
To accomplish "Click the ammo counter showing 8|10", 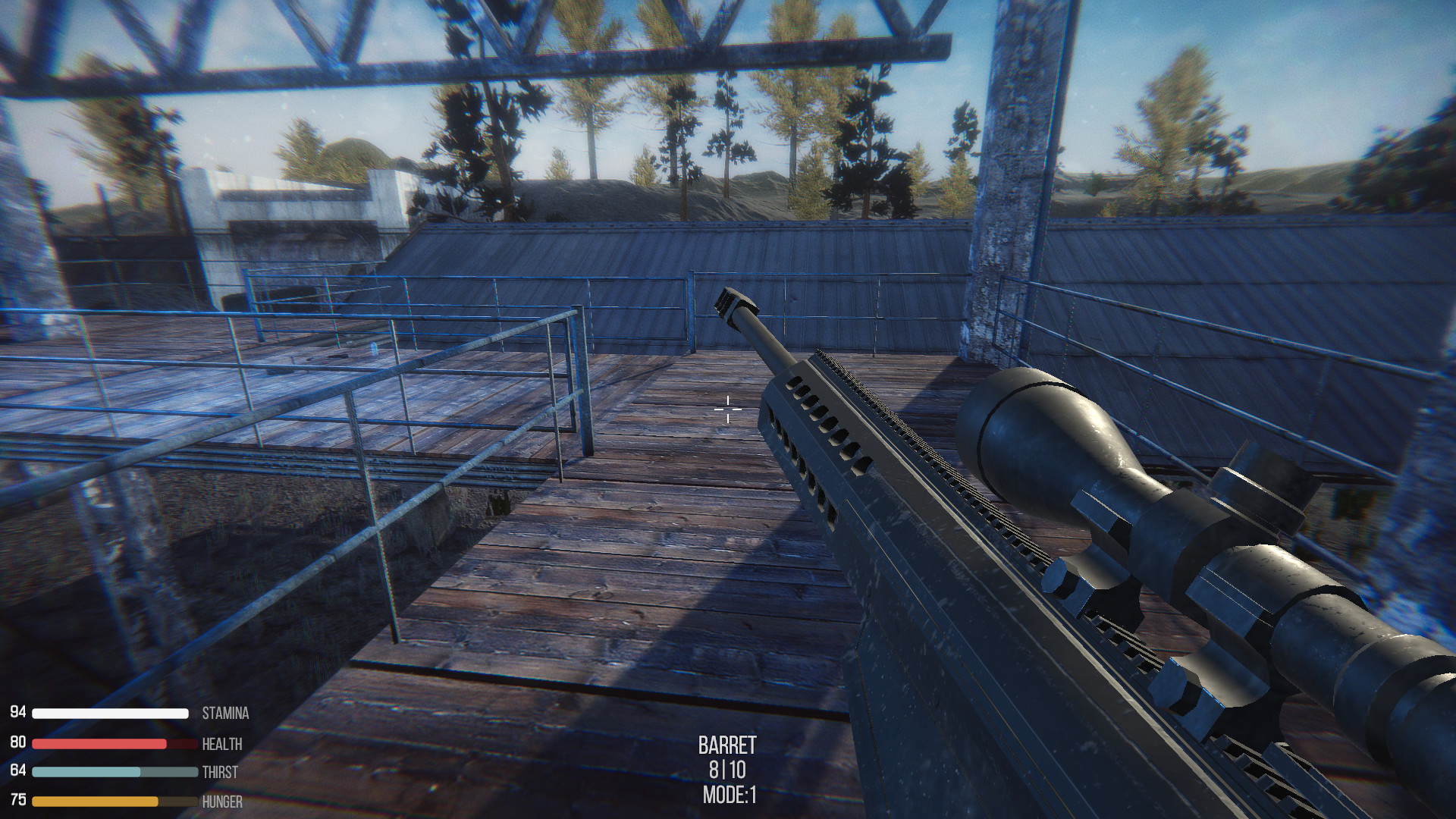I will 729,770.
